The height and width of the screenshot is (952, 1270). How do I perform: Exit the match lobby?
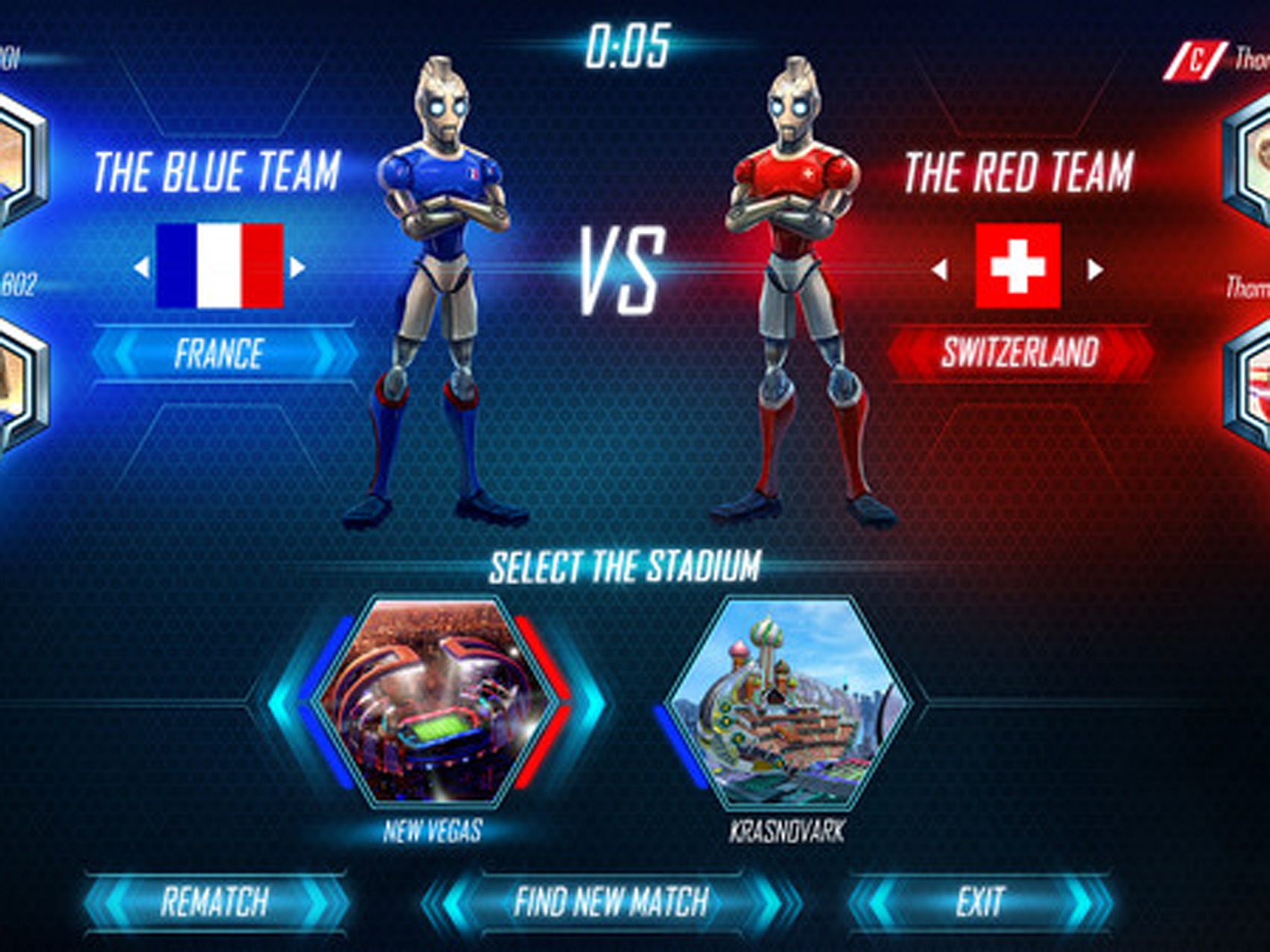(x=980, y=902)
